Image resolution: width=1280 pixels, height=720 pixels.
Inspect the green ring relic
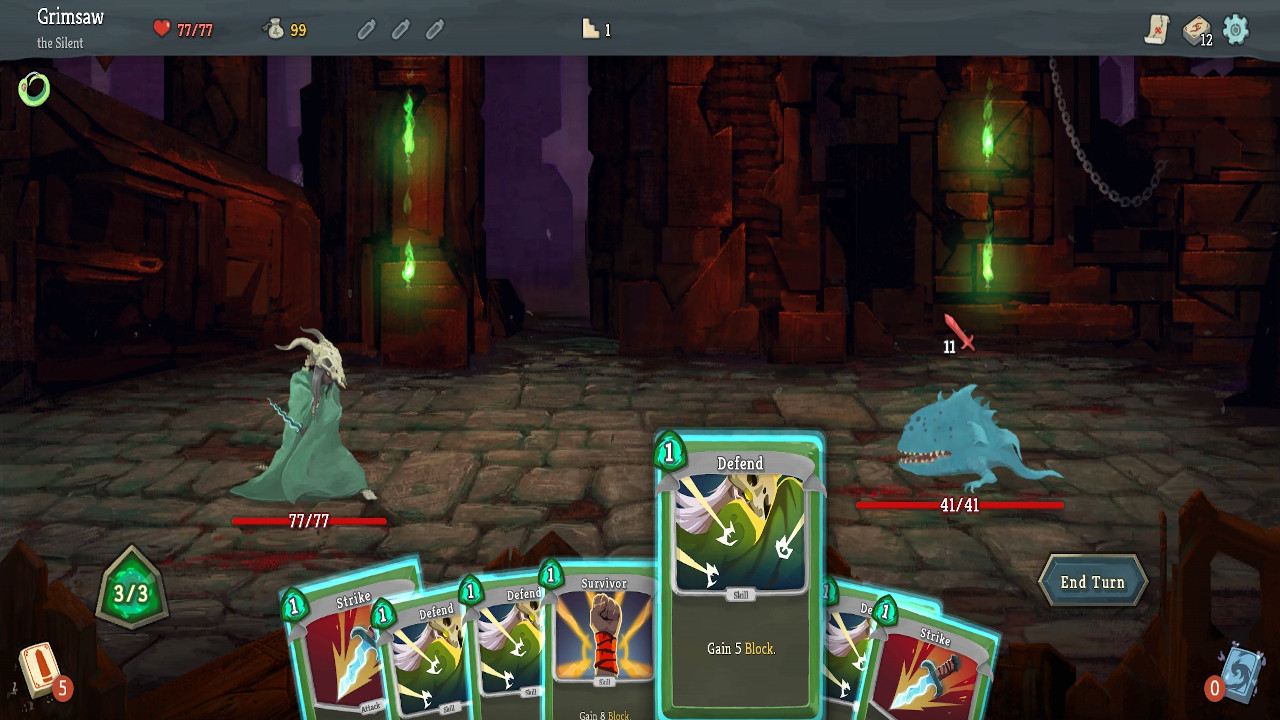point(34,89)
